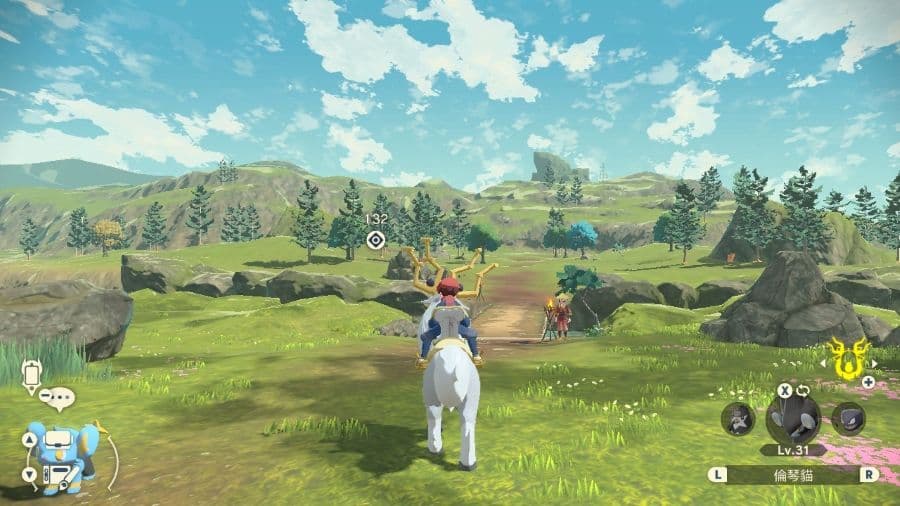Open the speech bubble message icon
This screenshot has height=506, width=900.
tap(59, 400)
